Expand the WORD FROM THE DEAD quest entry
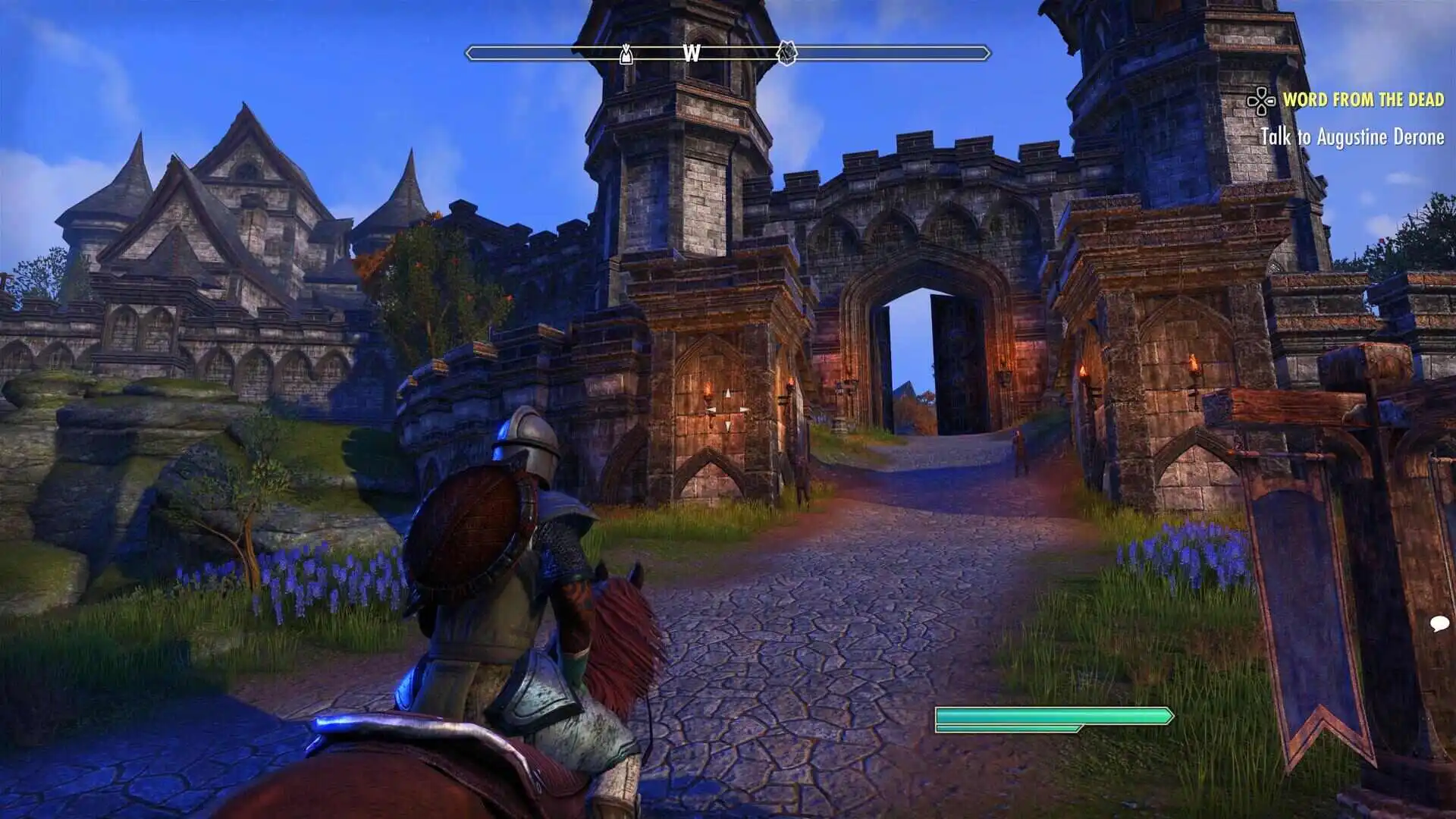 pyautogui.click(x=1363, y=98)
